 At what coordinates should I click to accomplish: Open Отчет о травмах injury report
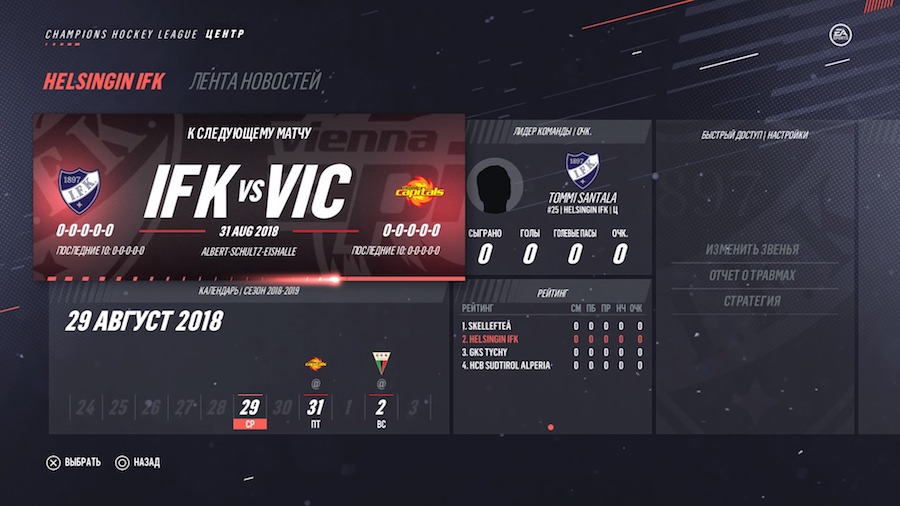click(752, 275)
